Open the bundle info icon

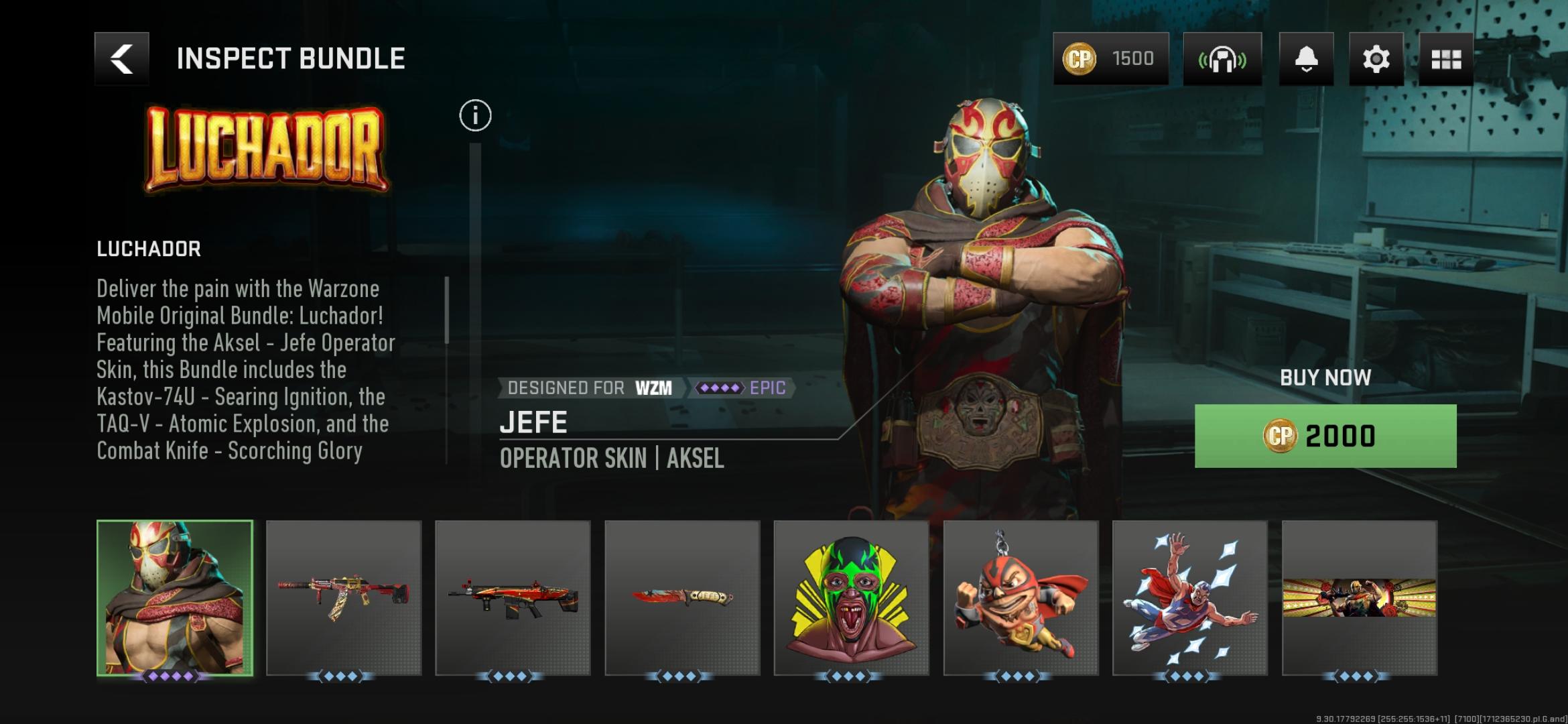[x=475, y=116]
